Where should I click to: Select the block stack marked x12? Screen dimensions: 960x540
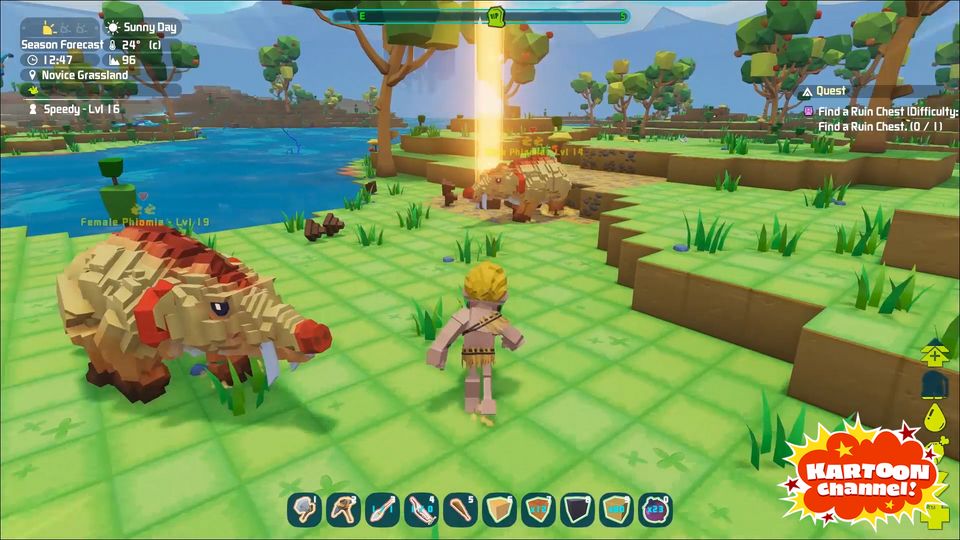(538, 509)
